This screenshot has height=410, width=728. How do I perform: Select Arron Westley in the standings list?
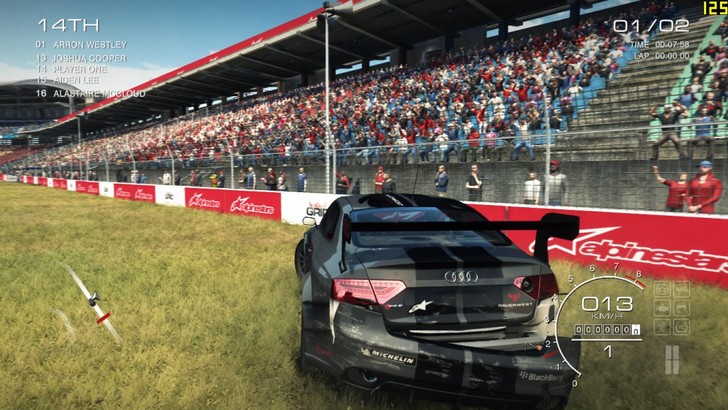tap(89, 45)
